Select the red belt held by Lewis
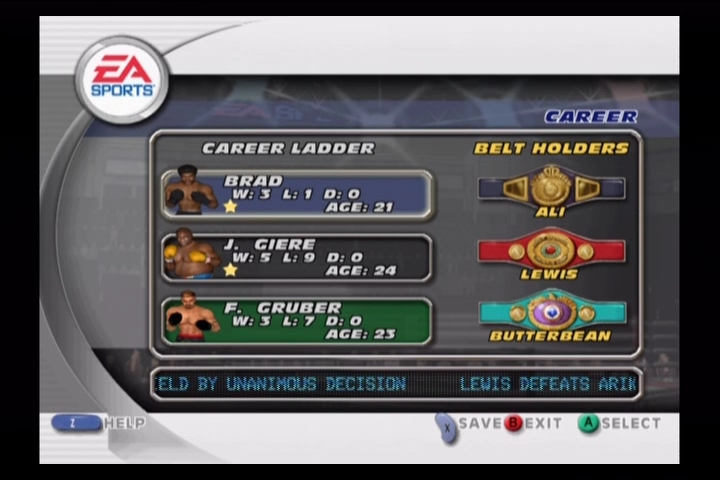Viewport: 720px width, 480px height. click(x=551, y=250)
